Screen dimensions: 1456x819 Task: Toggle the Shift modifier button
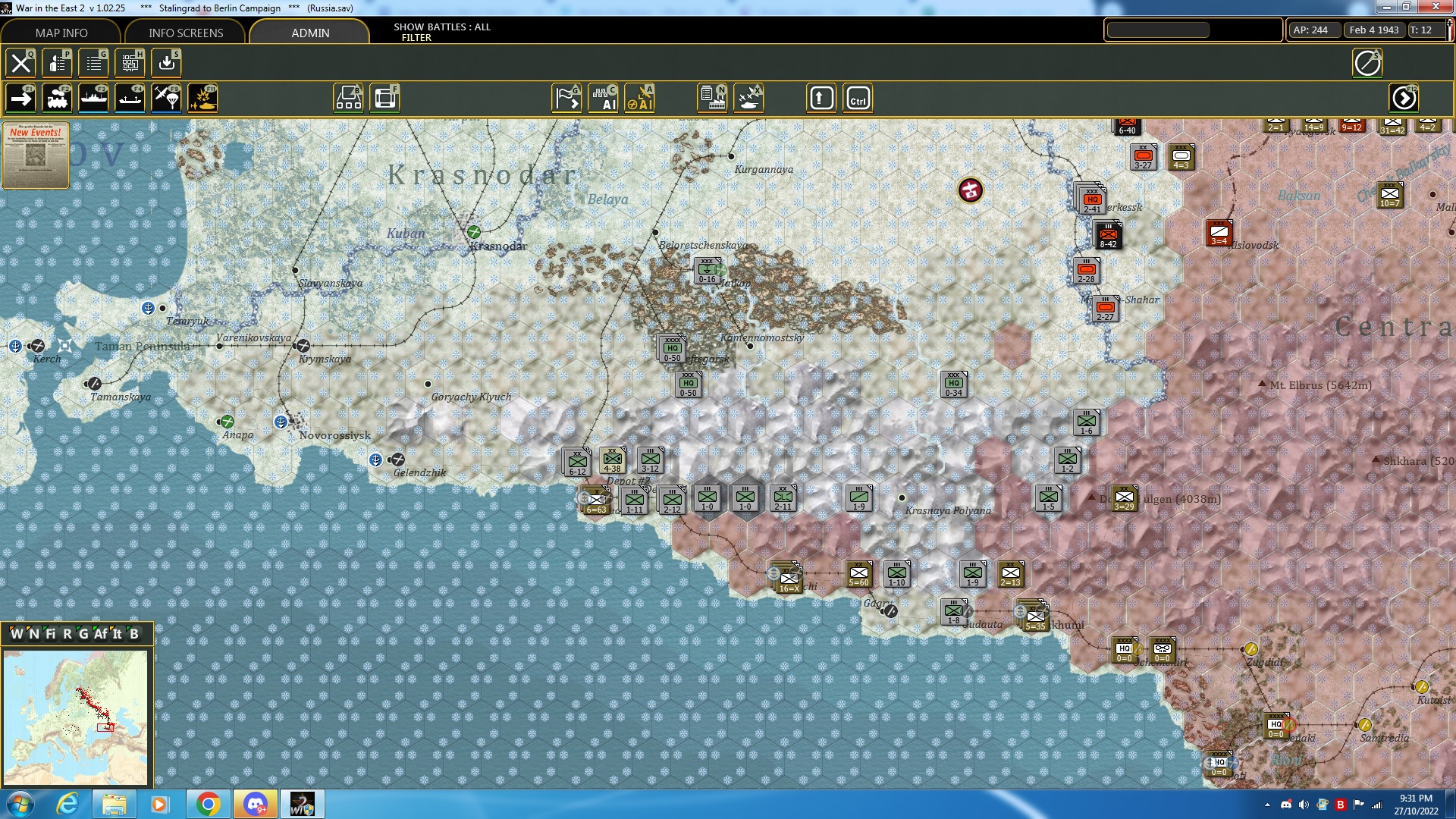coord(821,97)
